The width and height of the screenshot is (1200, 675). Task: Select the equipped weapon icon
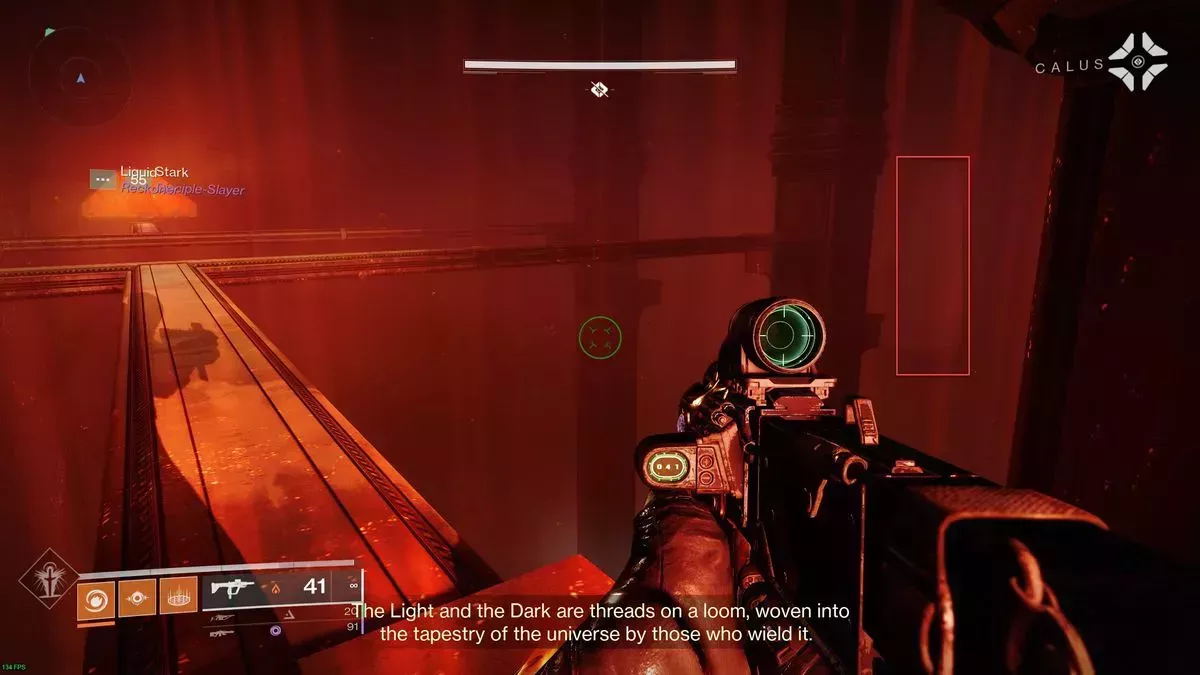click(x=233, y=587)
